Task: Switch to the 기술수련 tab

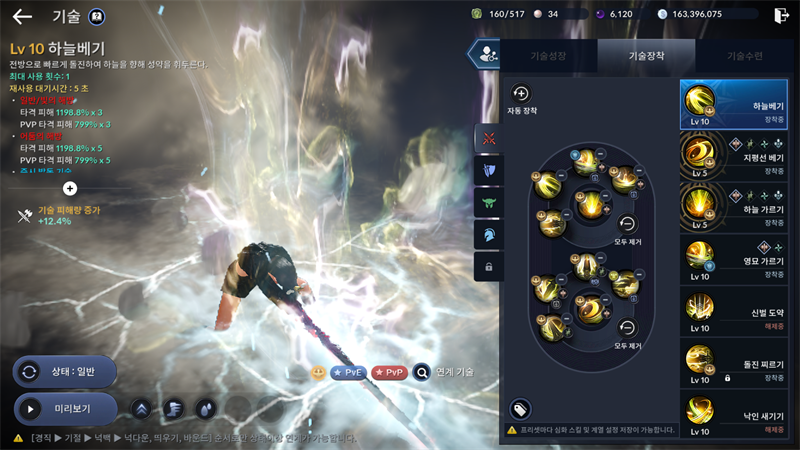Action: coord(744,57)
